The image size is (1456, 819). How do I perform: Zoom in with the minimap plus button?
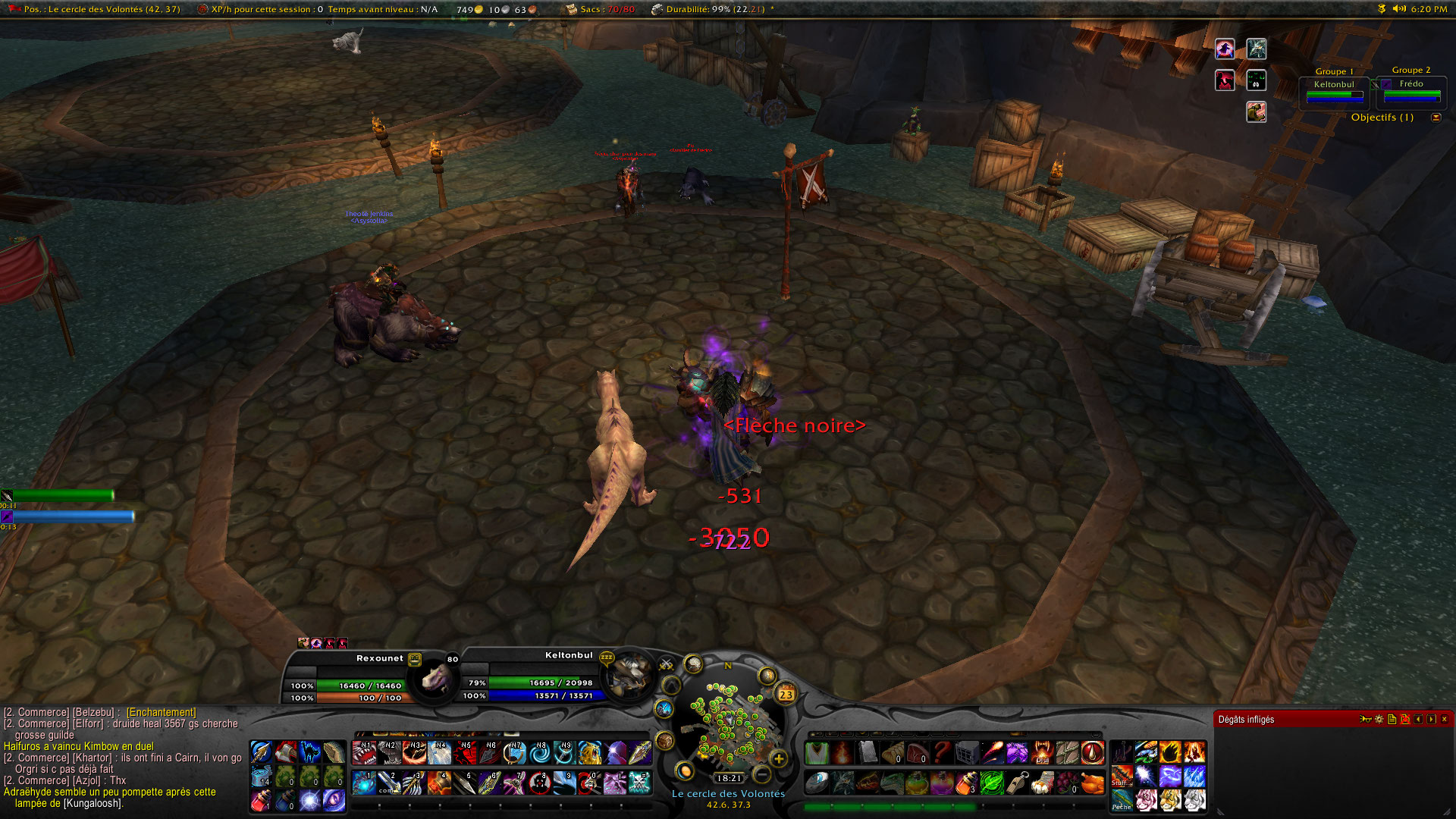(x=778, y=759)
